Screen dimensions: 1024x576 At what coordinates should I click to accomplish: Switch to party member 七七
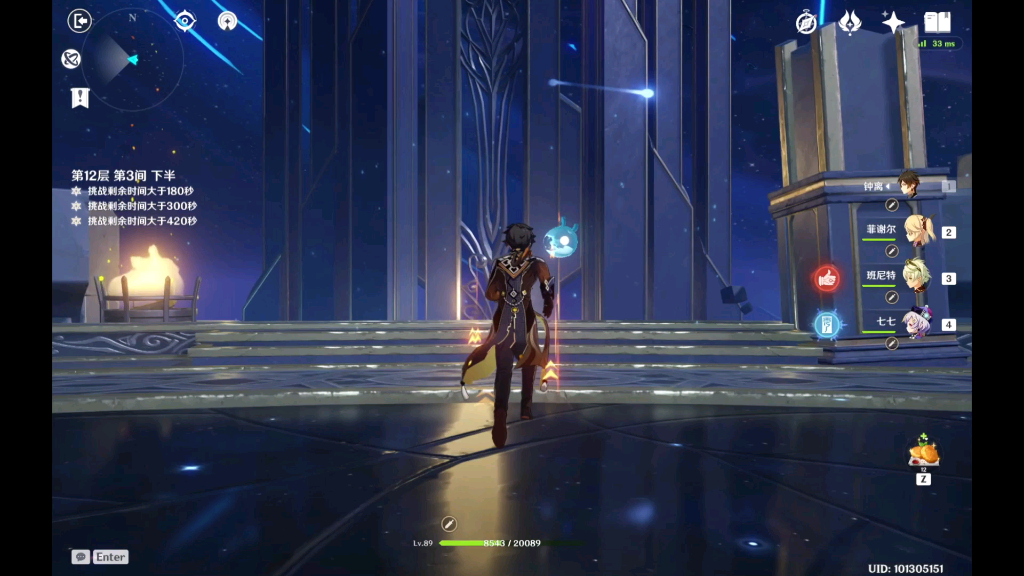tap(917, 322)
